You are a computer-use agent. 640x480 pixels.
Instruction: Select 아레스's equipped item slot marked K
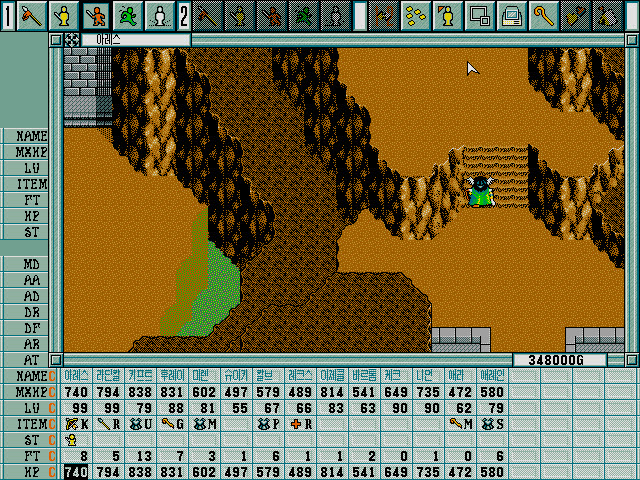(x=77, y=423)
